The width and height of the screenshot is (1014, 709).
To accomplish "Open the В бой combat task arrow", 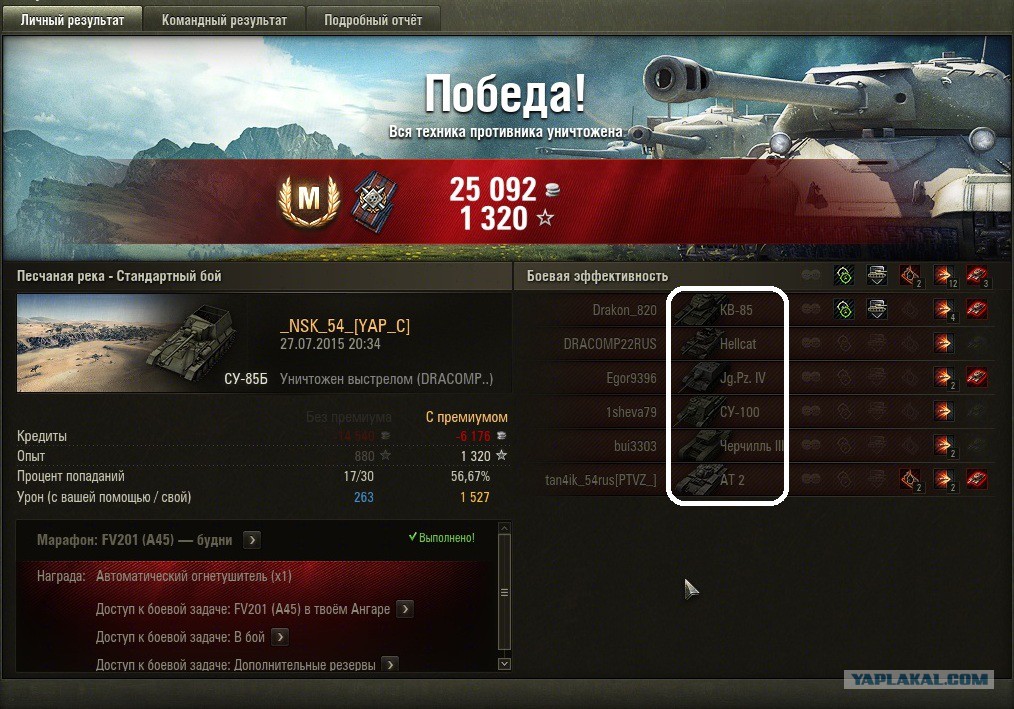I will click(280, 637).
